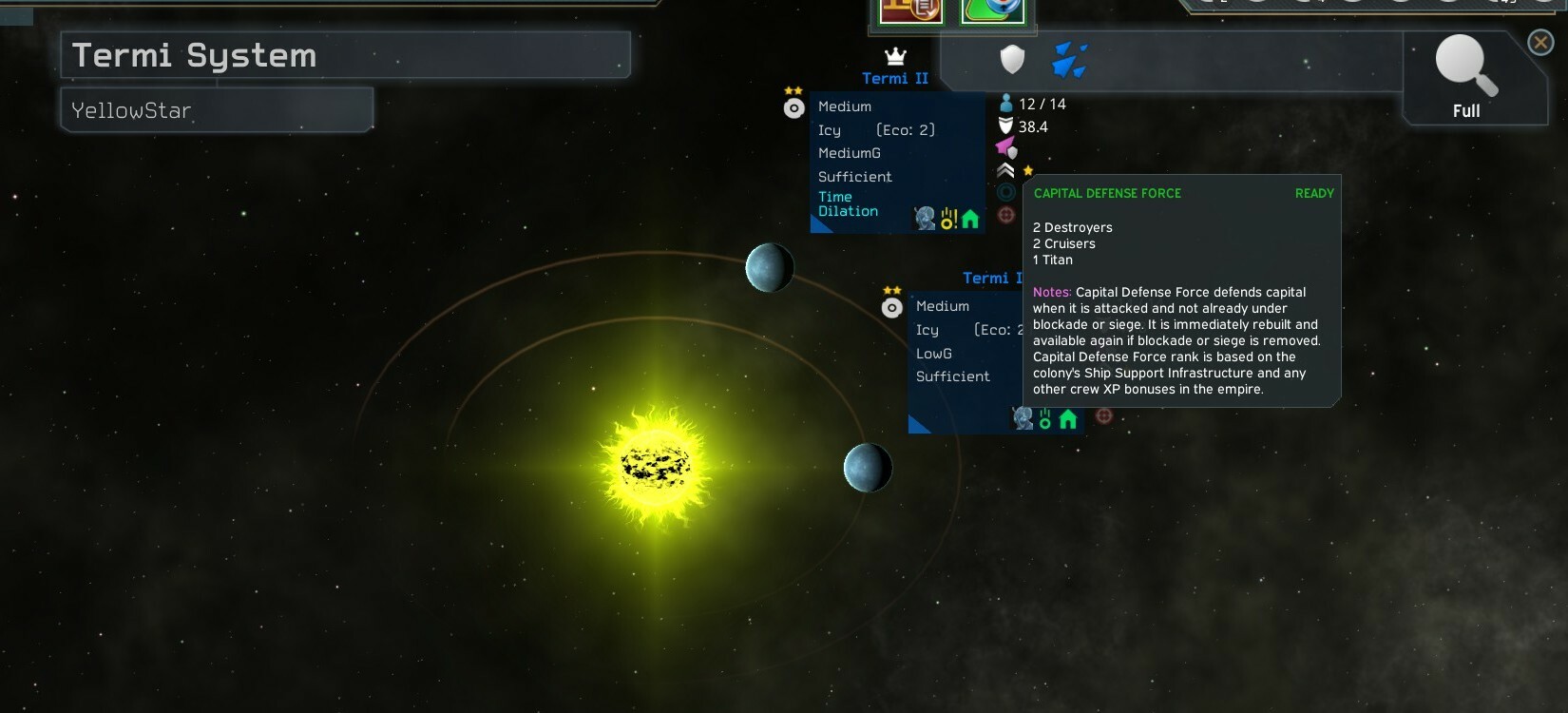The image size is (1568, 713).
Task: Open the green map pin button
Action: pos(993,10)
